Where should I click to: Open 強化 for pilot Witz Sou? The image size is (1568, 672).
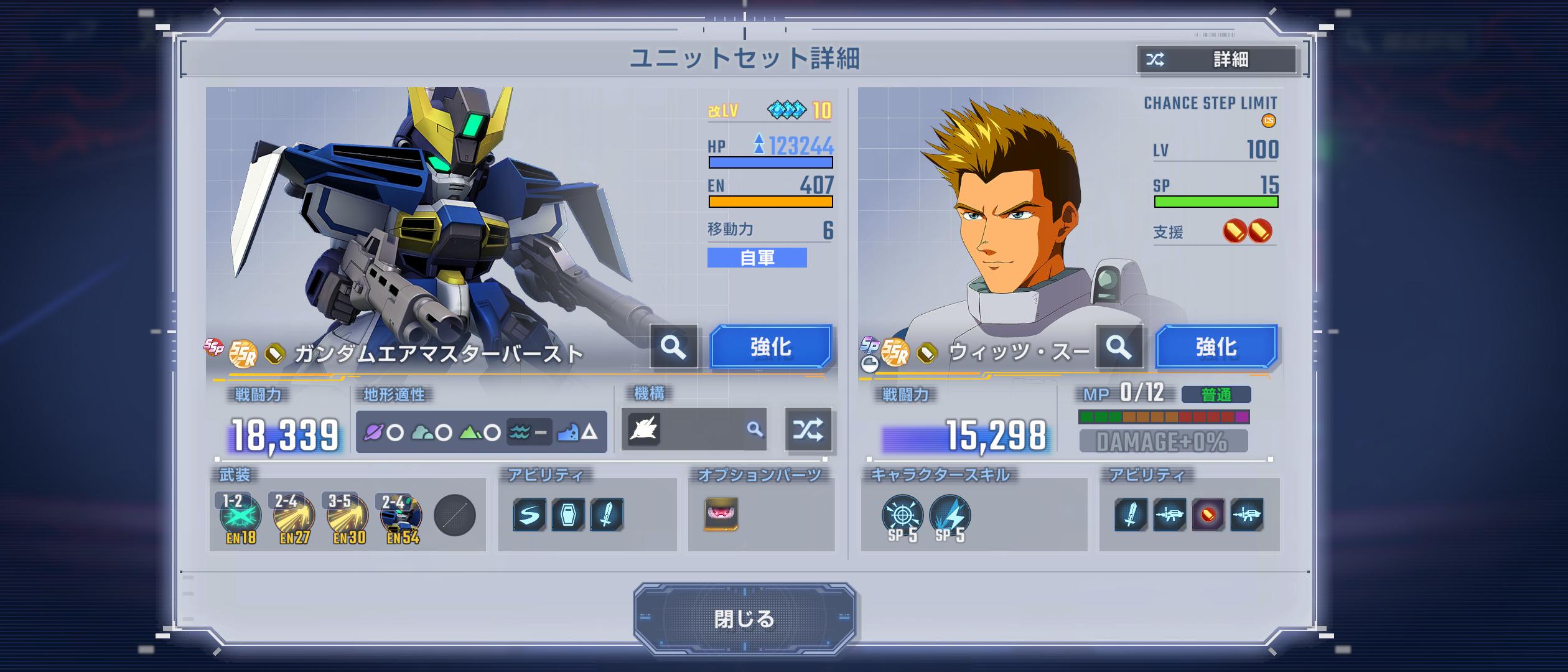pos(1216,347)
